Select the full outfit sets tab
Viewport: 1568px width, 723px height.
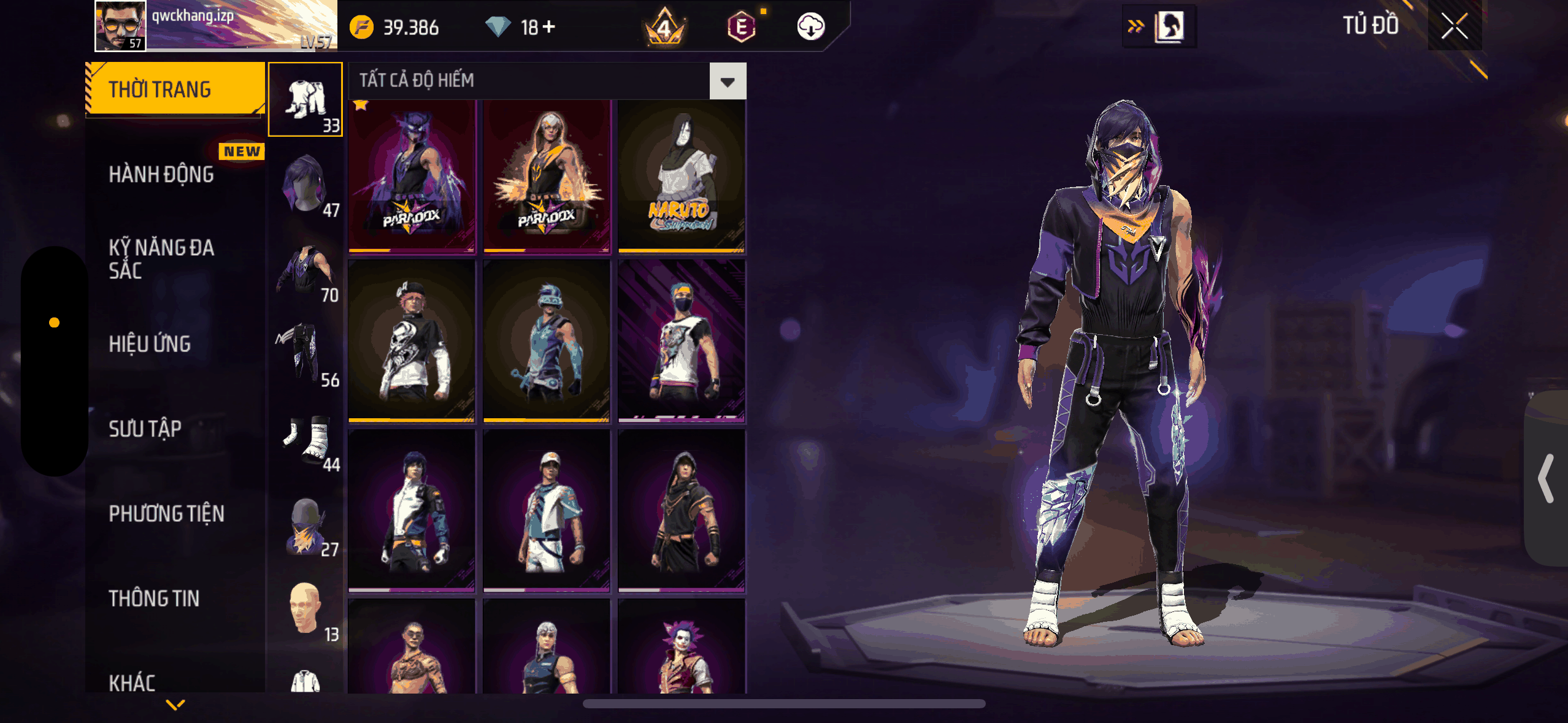tap(306, 99)
